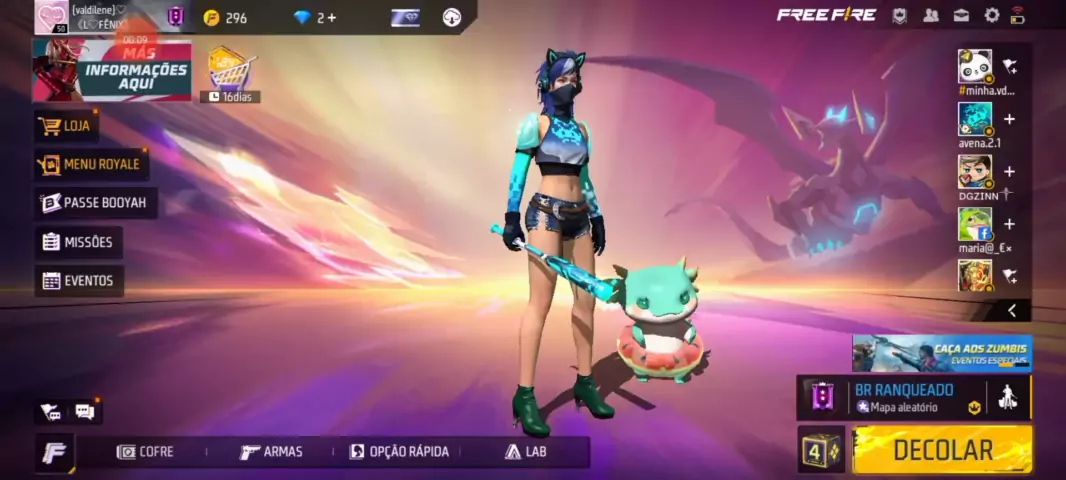Open the friends list icon

[931, 15]
